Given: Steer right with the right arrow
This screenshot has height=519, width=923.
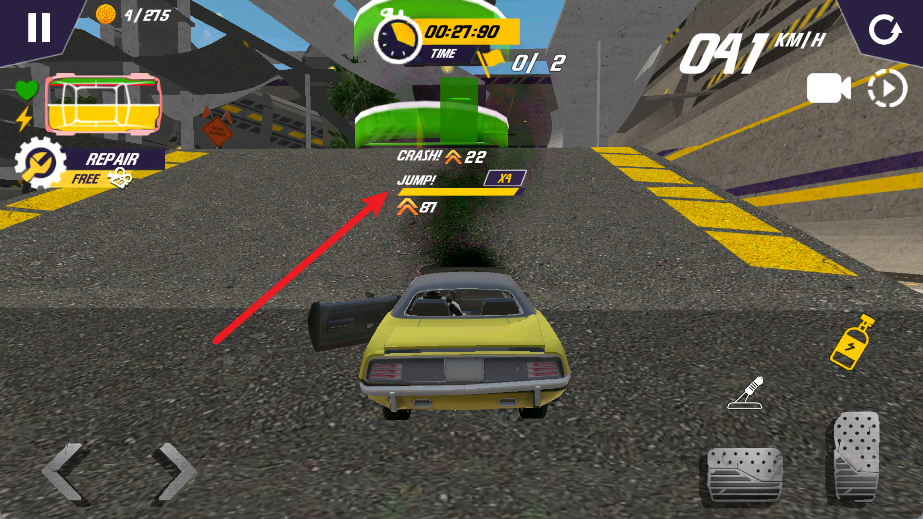Looking at the screenshot, I should [x=175, y=470].
